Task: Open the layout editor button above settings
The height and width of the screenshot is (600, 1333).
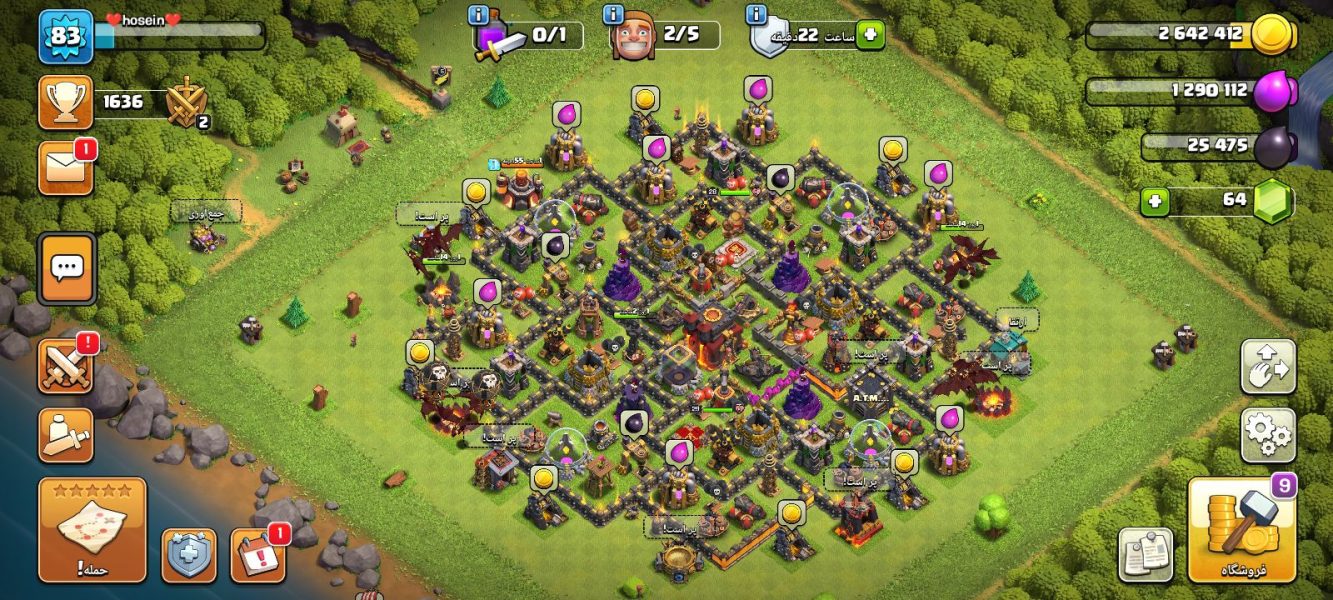Action: (x=1268, y=367)
